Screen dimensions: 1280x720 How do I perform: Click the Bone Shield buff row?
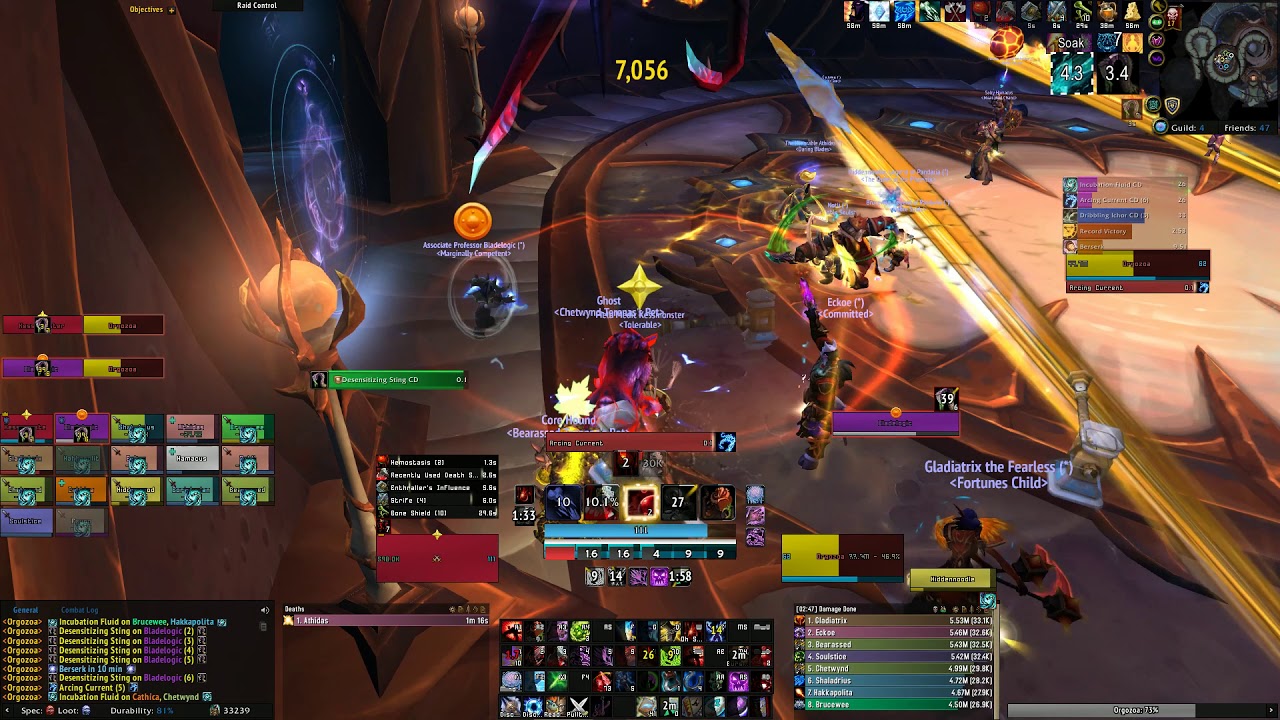[x=437, y=514]
